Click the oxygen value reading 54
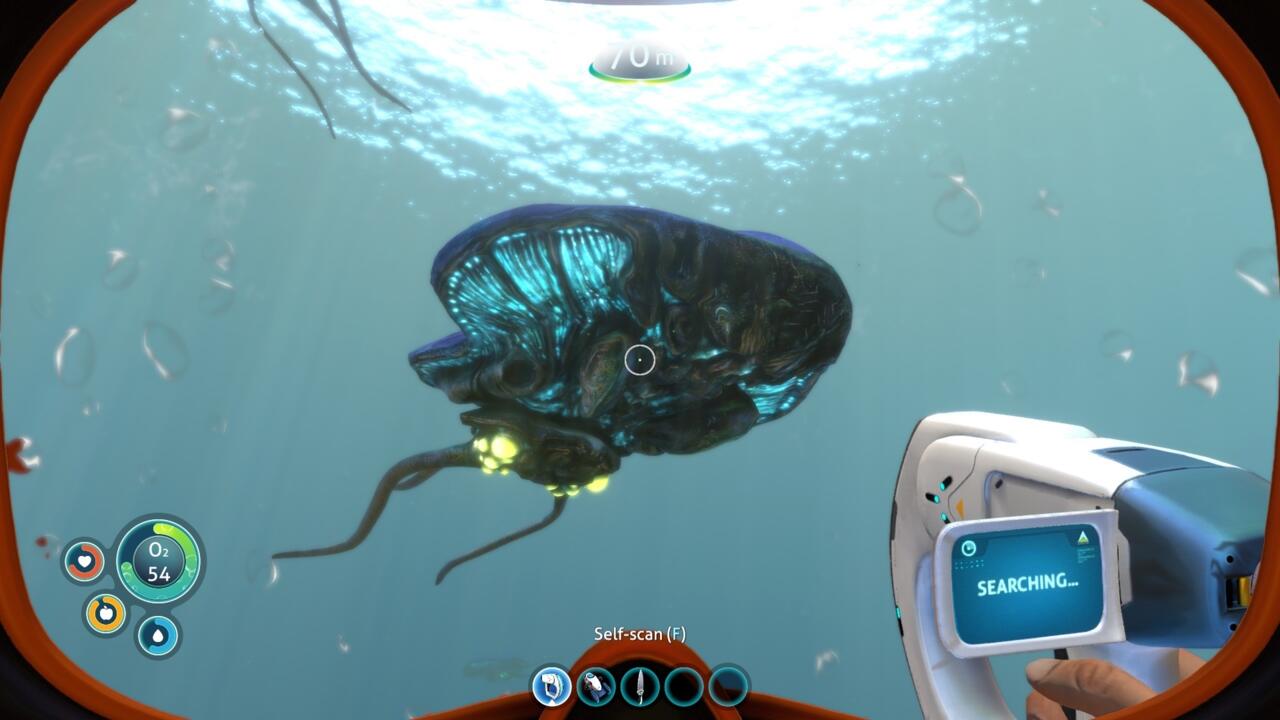The width and height of the screenshot is (1280, 720). pos(157,575)
